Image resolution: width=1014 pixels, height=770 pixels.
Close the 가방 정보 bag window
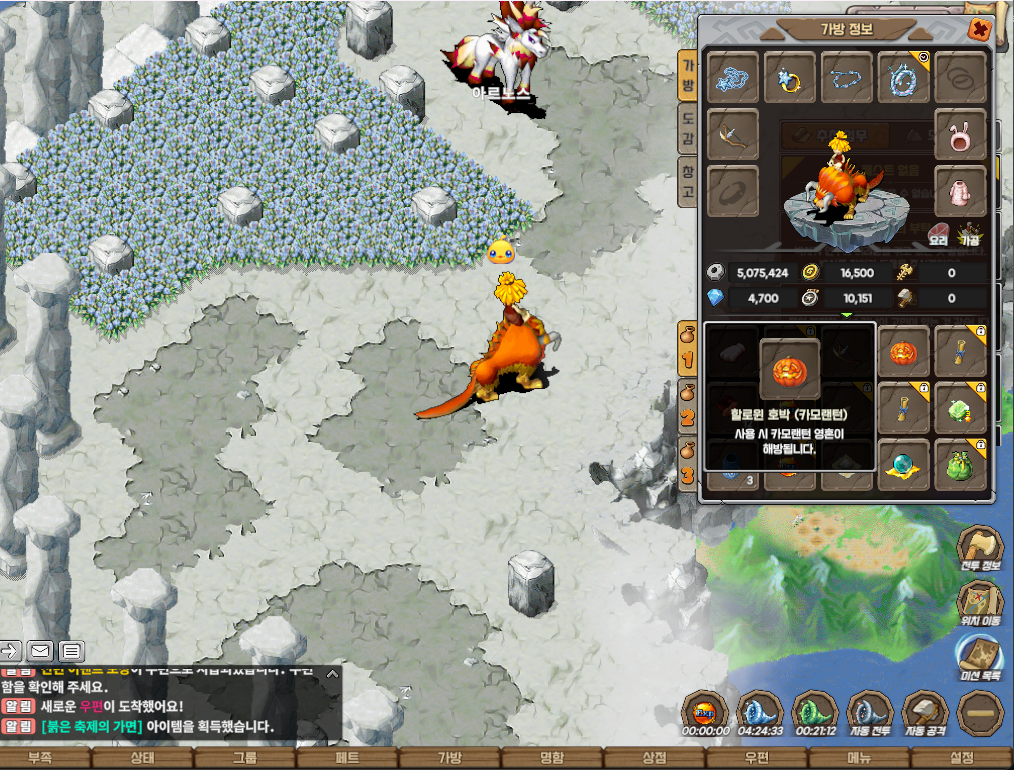pos(979,30)
